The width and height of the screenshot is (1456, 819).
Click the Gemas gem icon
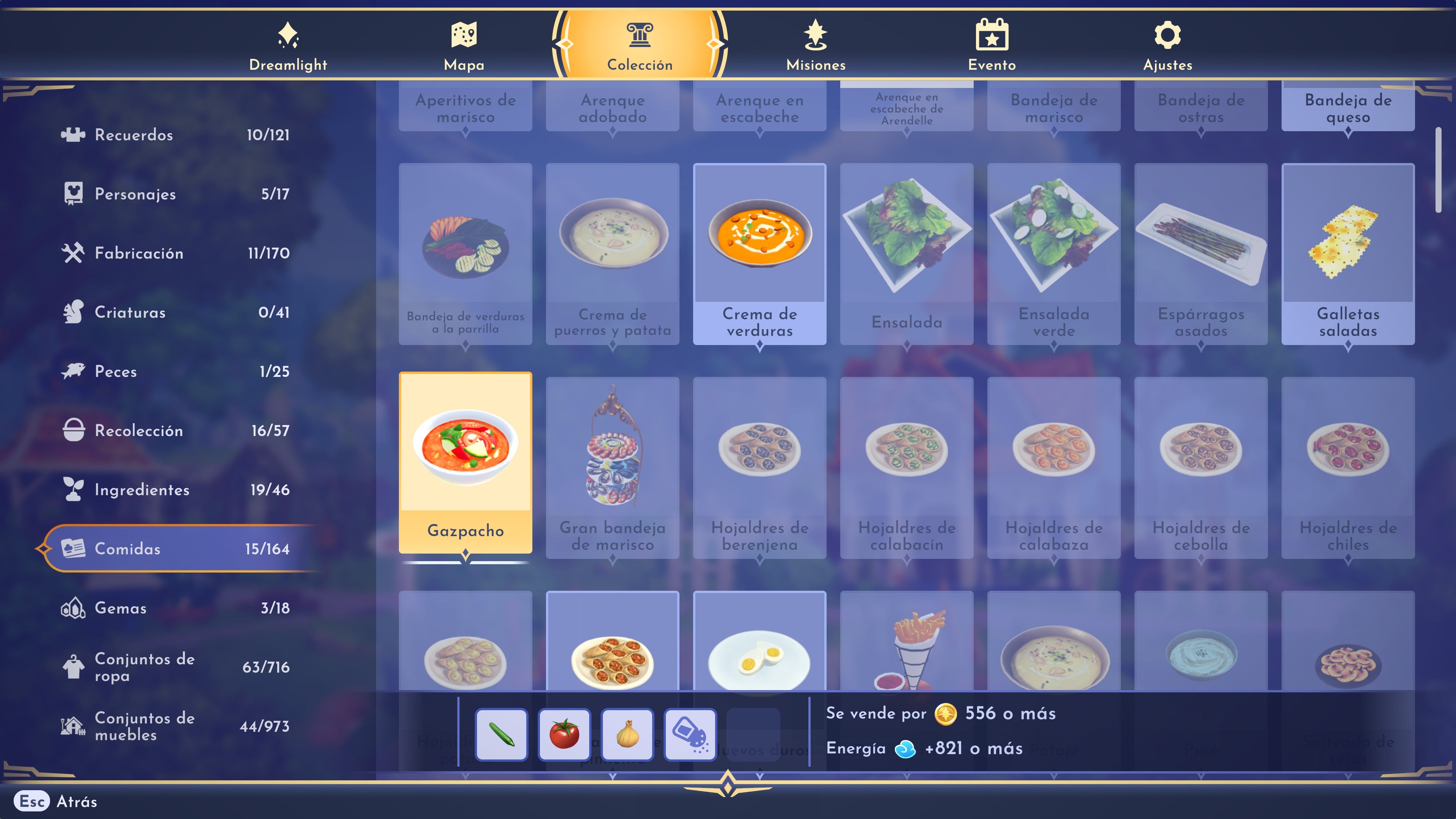(x=73, y=608)
